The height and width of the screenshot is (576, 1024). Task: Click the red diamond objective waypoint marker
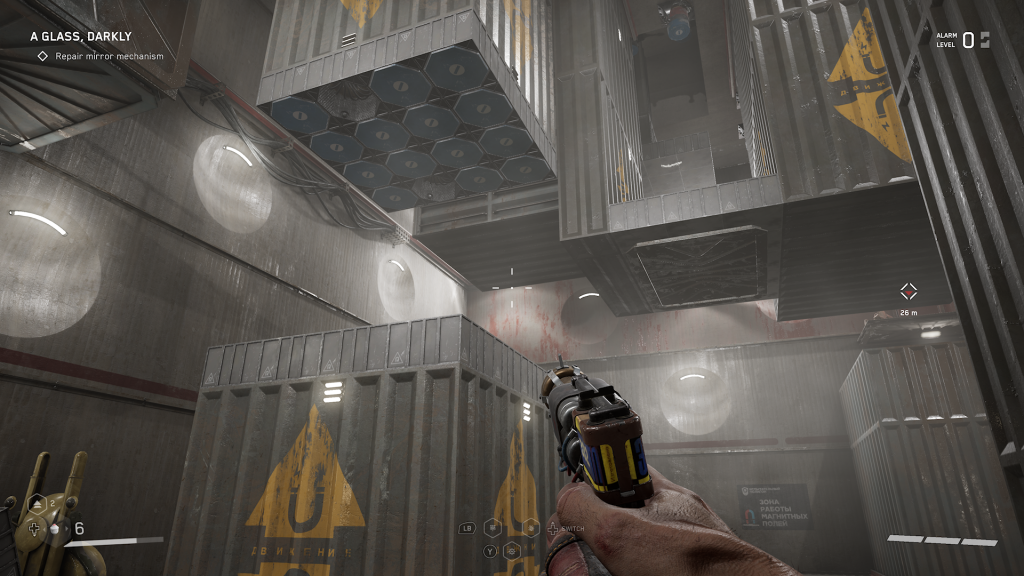click(x=908, y=291)
